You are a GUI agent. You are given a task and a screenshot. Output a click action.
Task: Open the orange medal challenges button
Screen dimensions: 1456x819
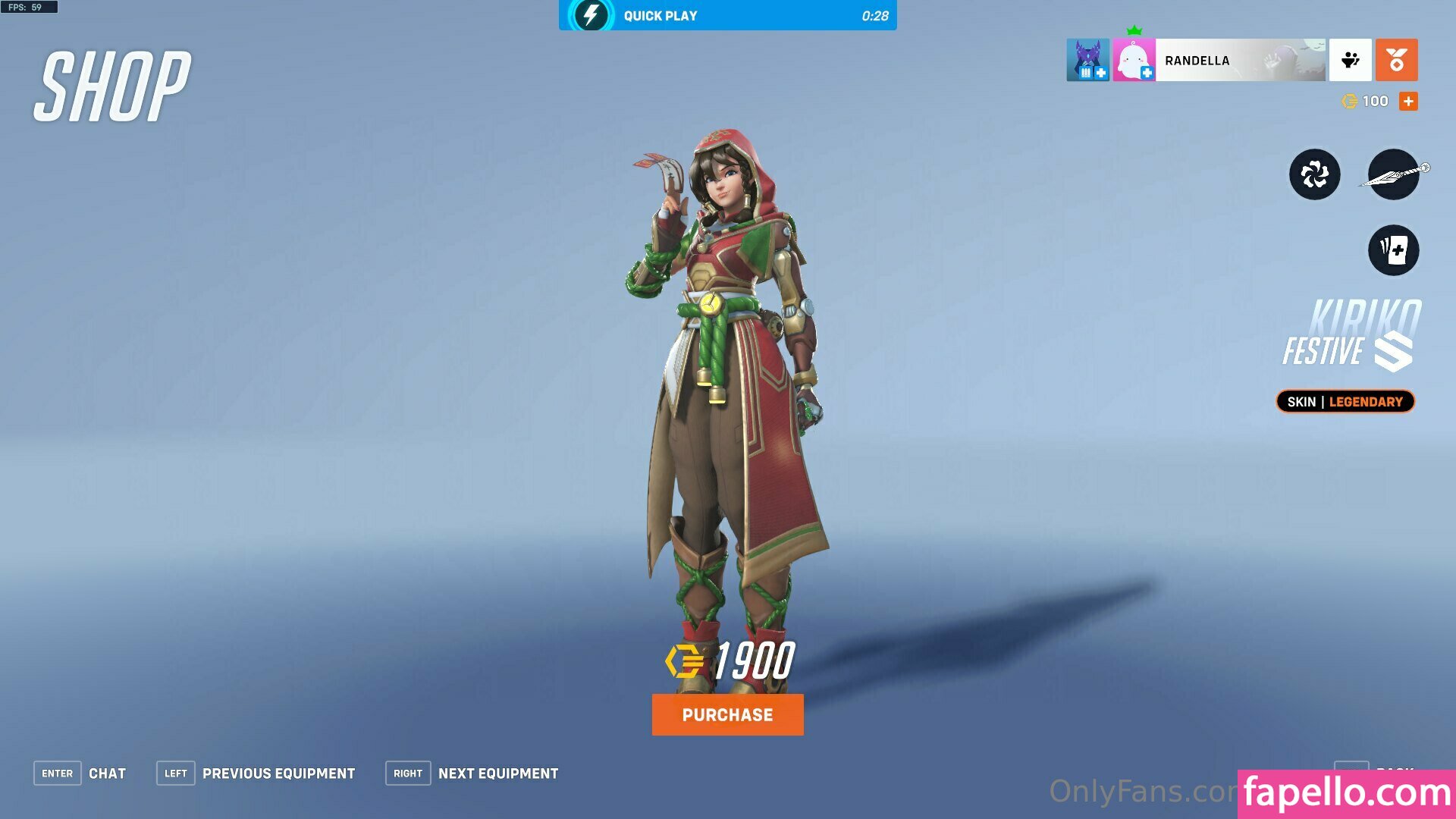coord(1396,60)
